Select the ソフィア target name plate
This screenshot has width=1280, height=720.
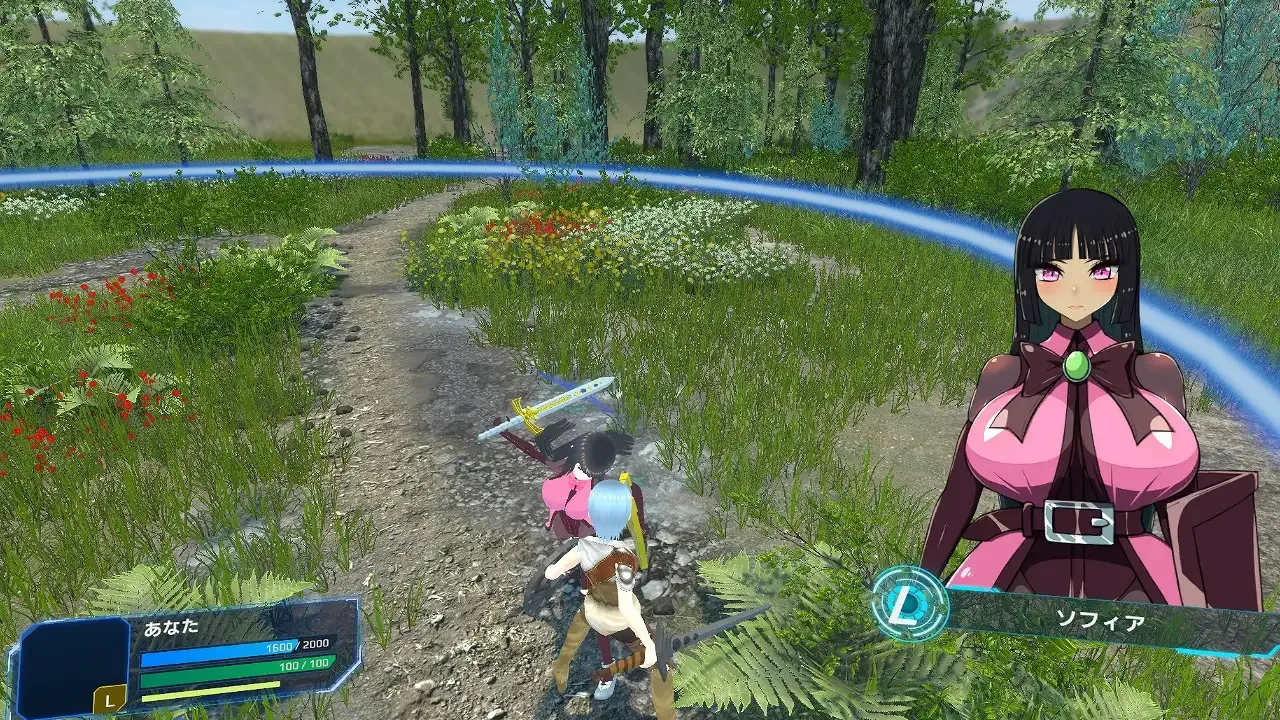[x=1100, y=620]
